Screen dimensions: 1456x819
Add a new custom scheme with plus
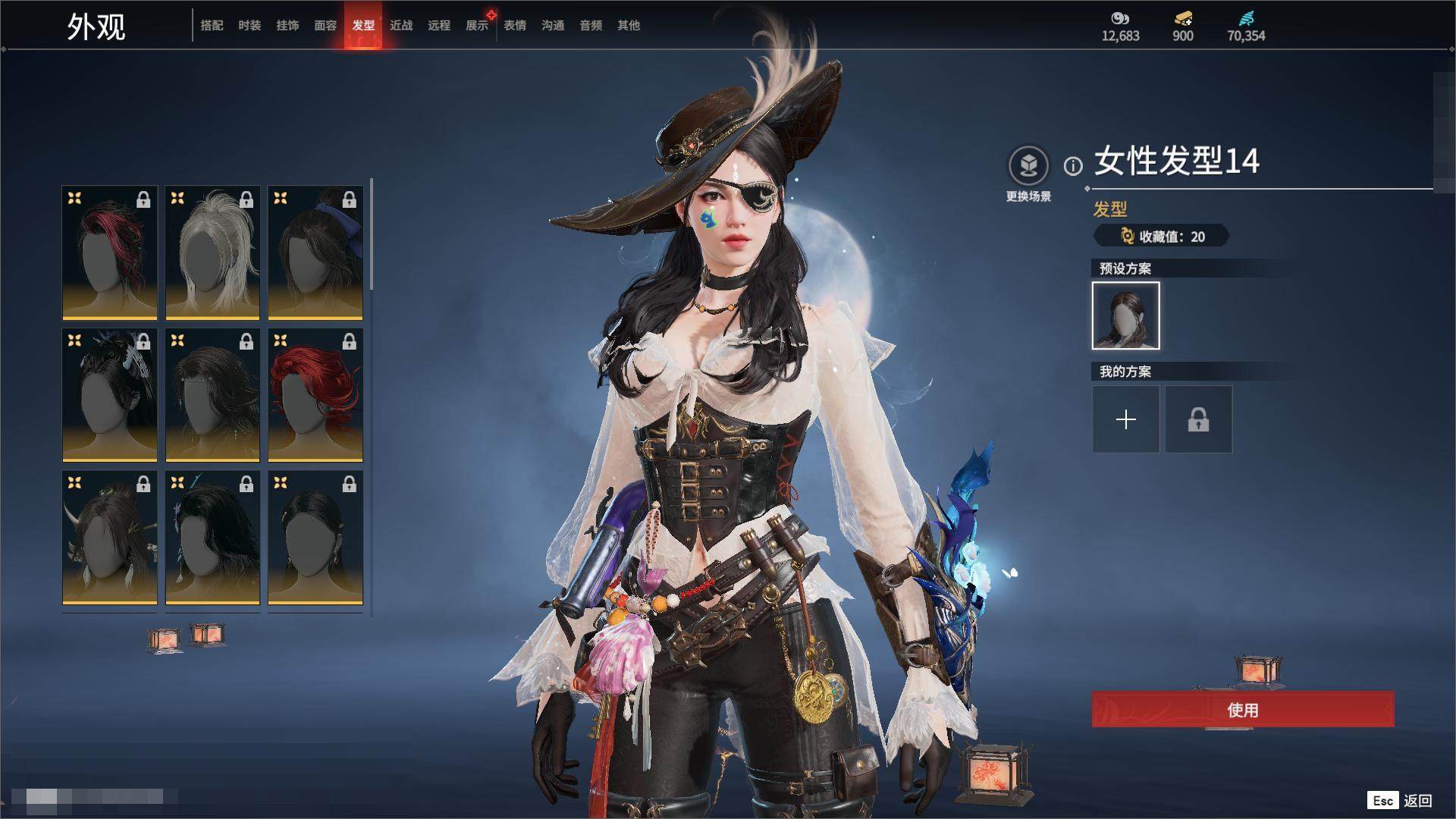[x=1125, y=419]
